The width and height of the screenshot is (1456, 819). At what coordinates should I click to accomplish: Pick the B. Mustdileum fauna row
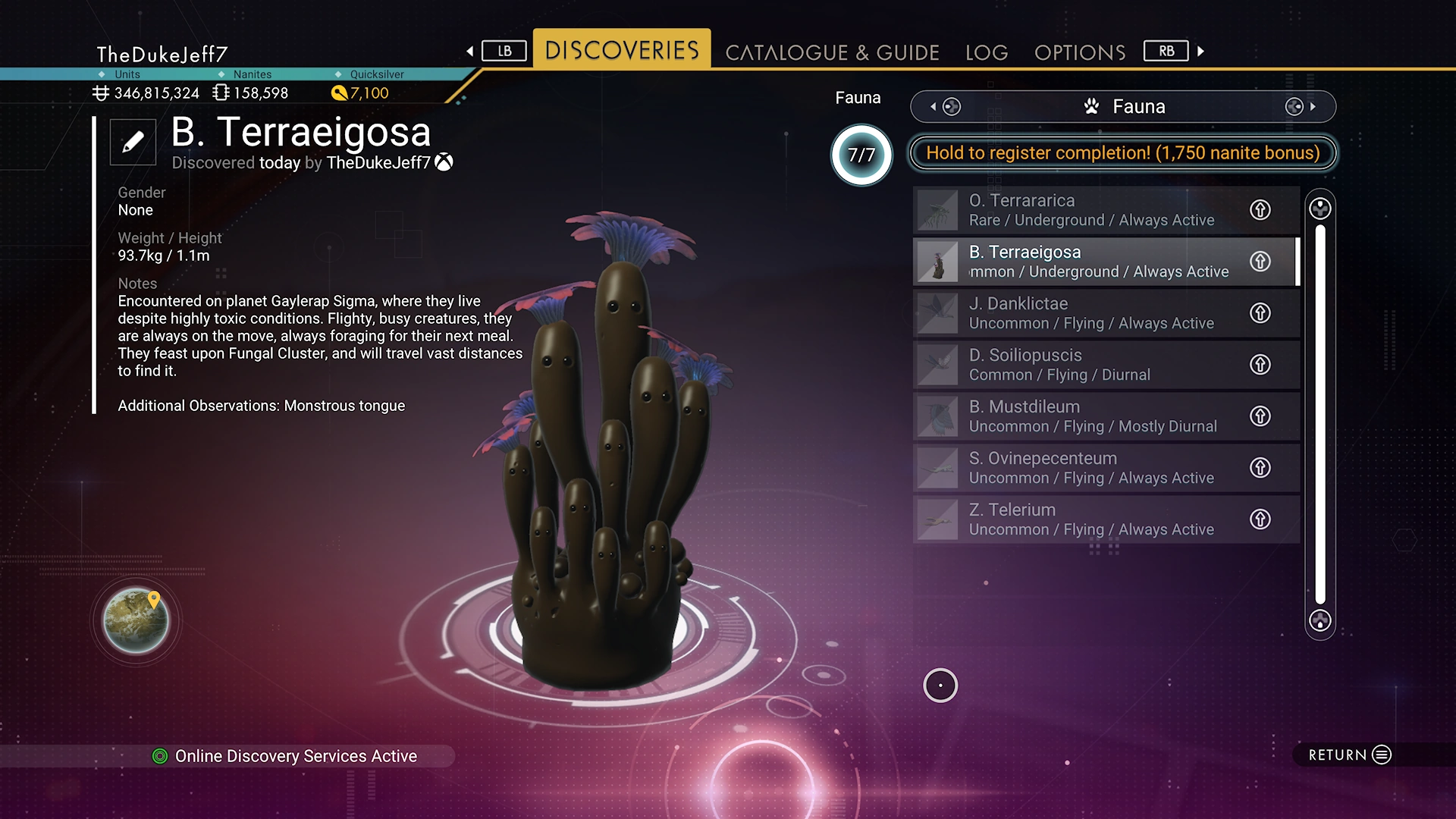tap(1092, 416)
